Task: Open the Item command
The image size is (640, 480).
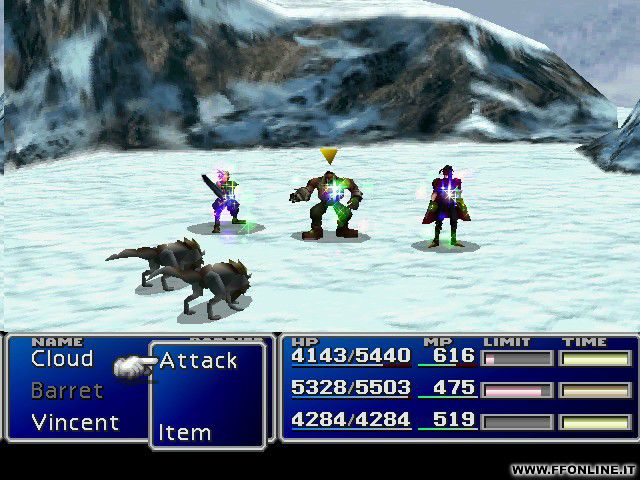Action: (x=185, y=433)
